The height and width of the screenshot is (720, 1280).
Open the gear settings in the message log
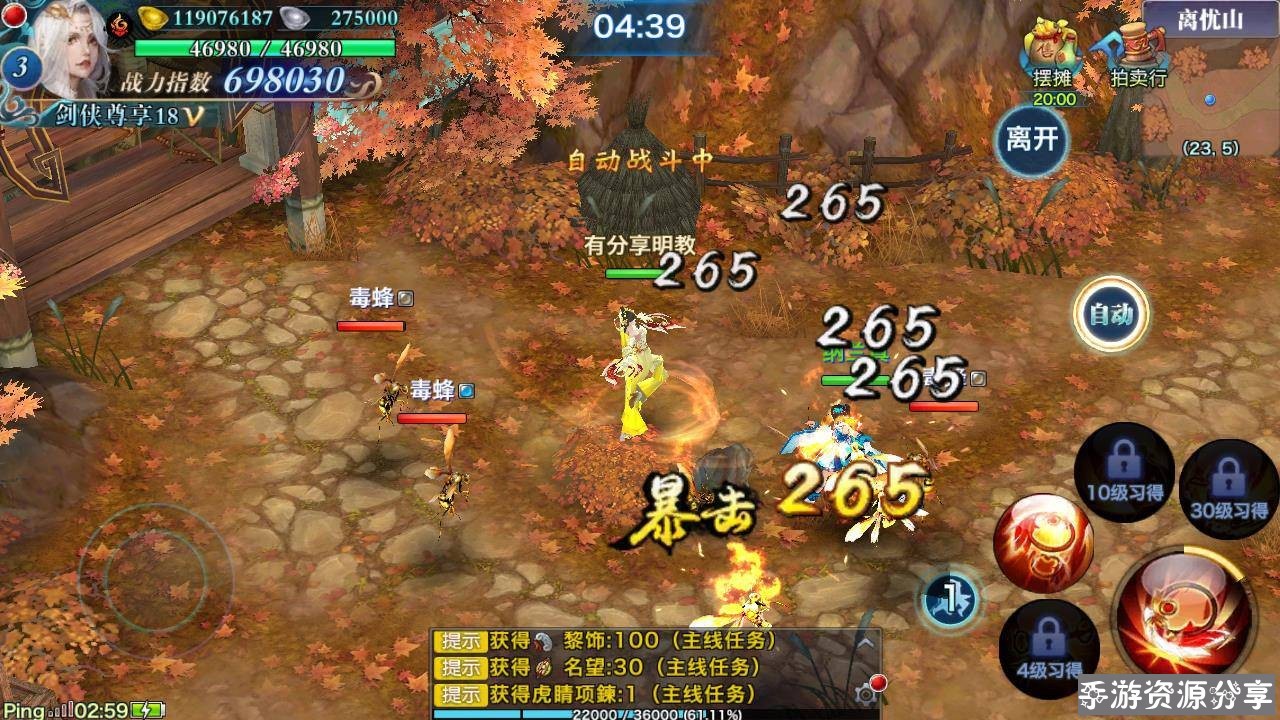pyautogui.click(x=868, y=692)
